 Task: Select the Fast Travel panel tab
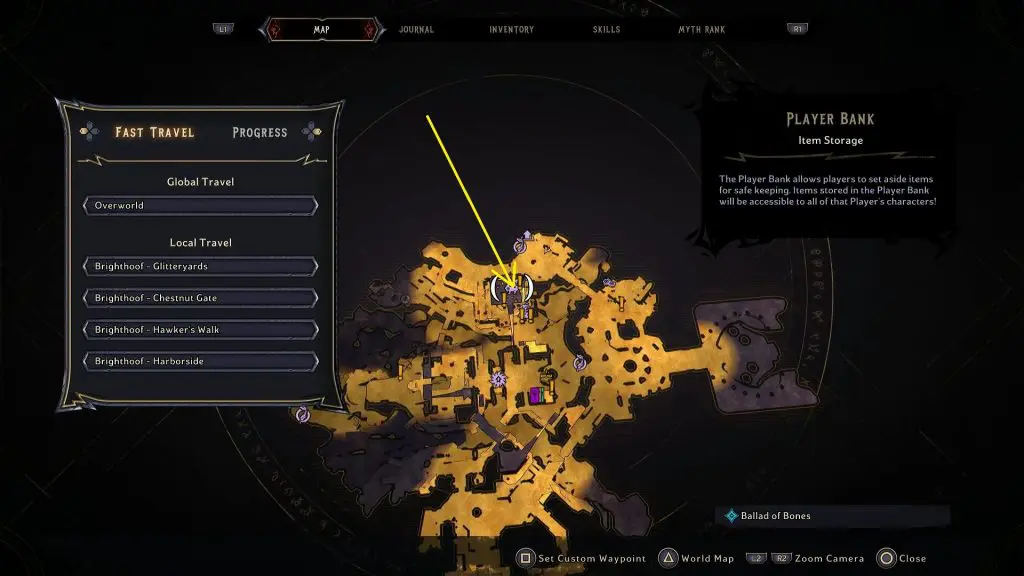[x=154, y=132]
